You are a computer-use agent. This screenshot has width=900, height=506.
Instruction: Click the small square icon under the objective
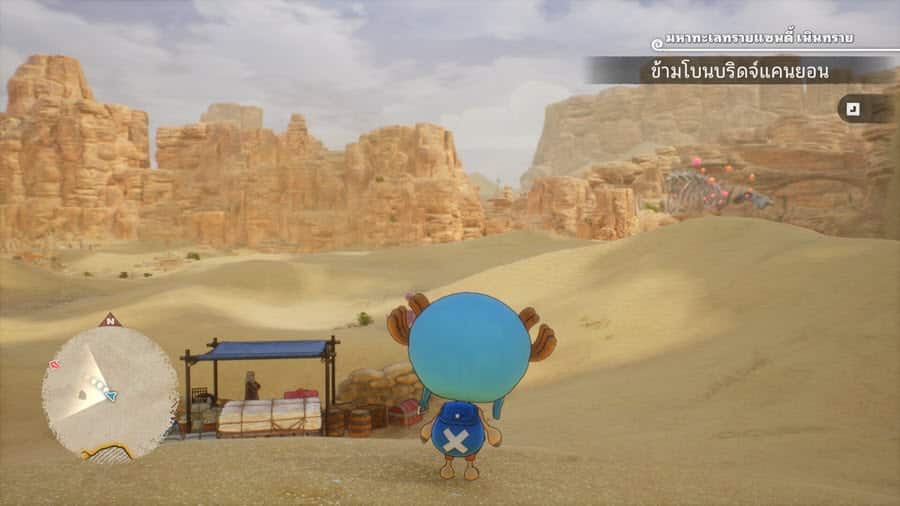tap(853, 108)
